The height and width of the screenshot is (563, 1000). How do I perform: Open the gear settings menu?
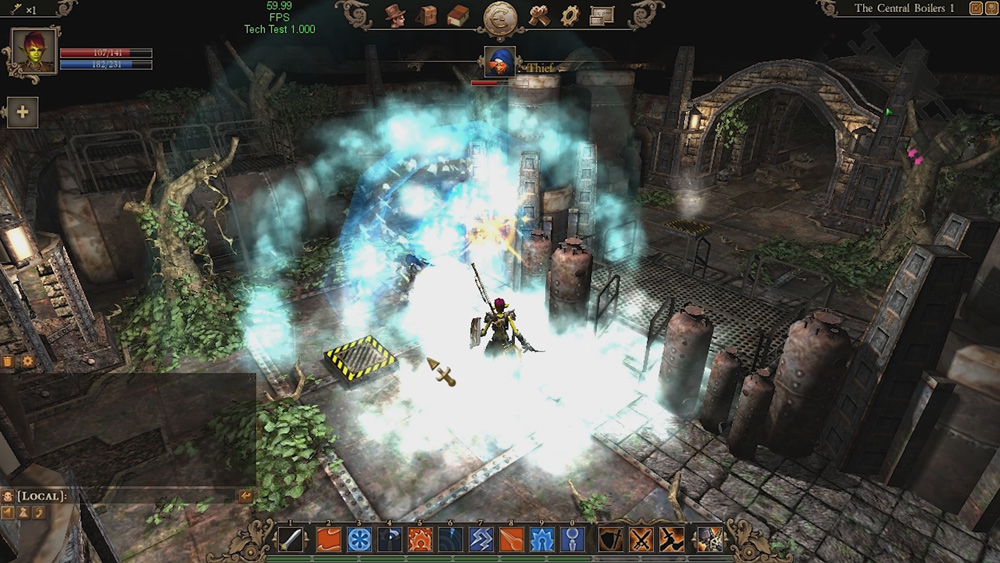point(571,15)
